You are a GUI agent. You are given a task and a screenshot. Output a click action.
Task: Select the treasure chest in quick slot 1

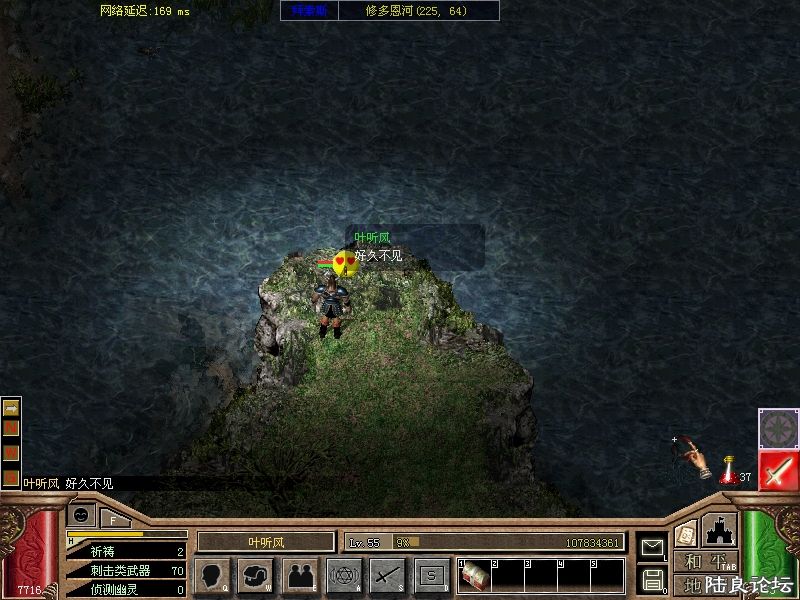[x=474, y=576]
